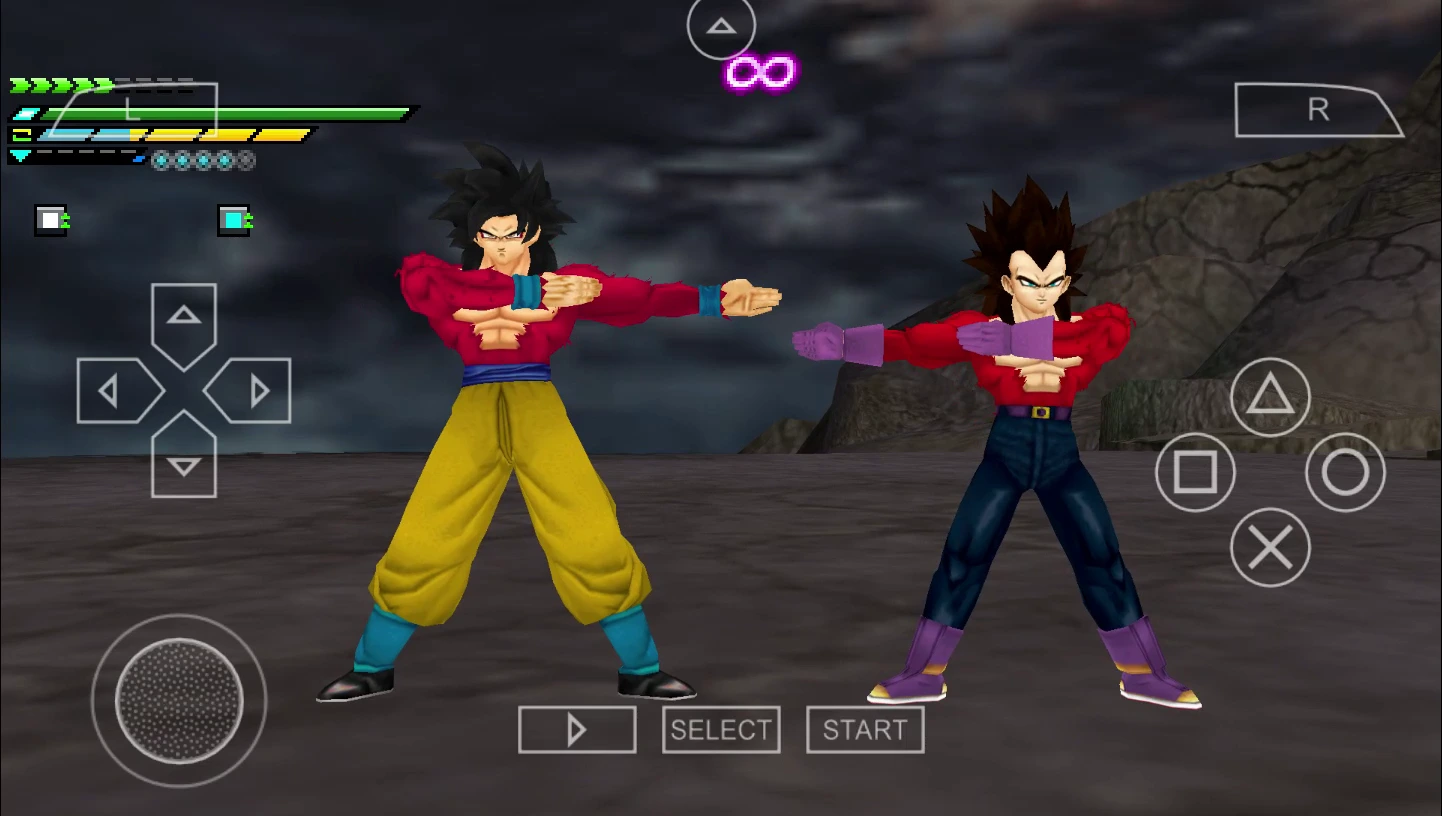
Task: Toggle unlimited speed with the infinity icon
Action: [758, 71]
